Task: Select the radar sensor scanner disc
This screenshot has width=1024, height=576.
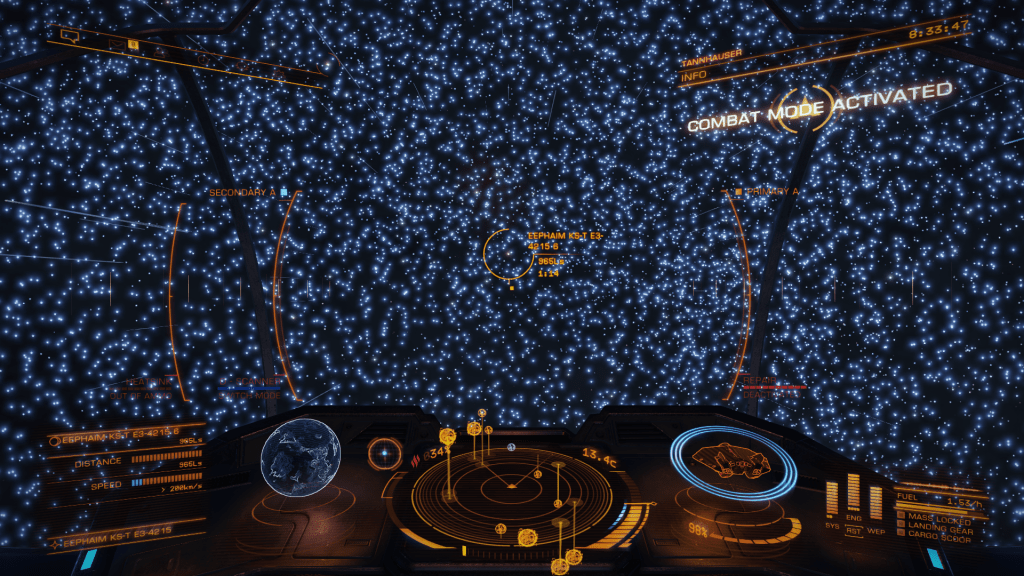Action: click(x=511, y=489)
